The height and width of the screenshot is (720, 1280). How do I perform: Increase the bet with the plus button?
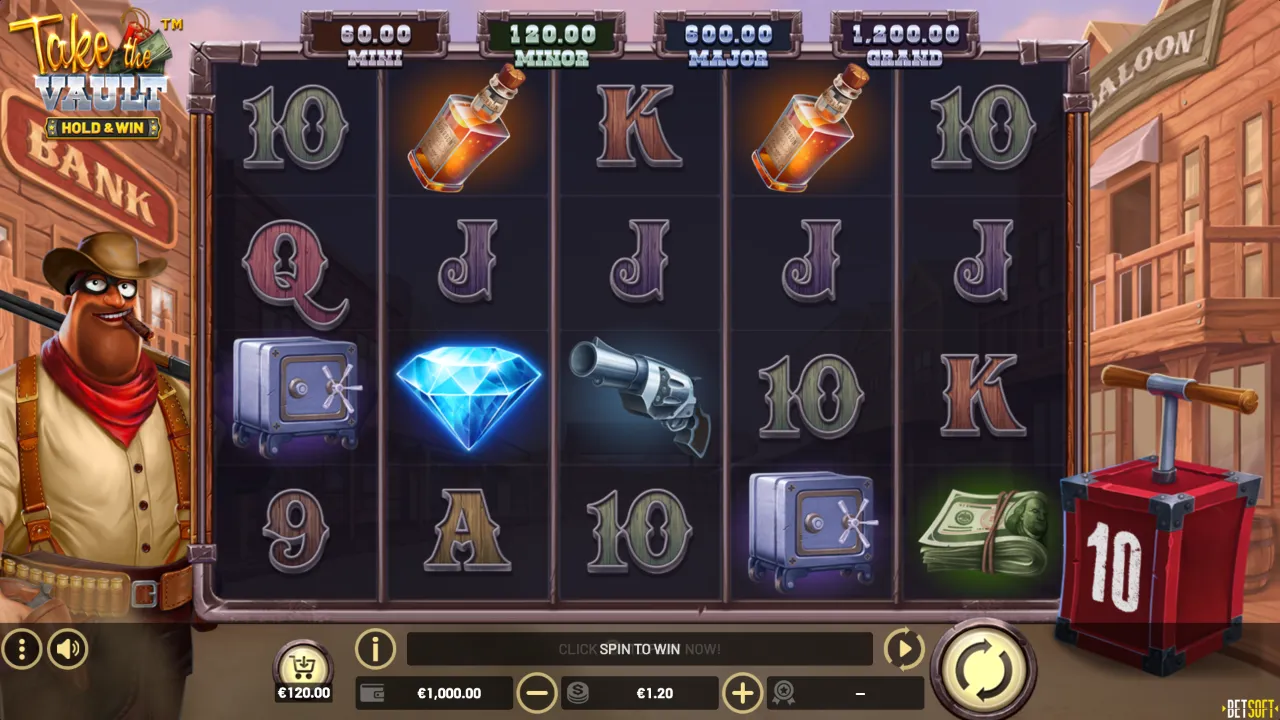click(x=742, y=692)
